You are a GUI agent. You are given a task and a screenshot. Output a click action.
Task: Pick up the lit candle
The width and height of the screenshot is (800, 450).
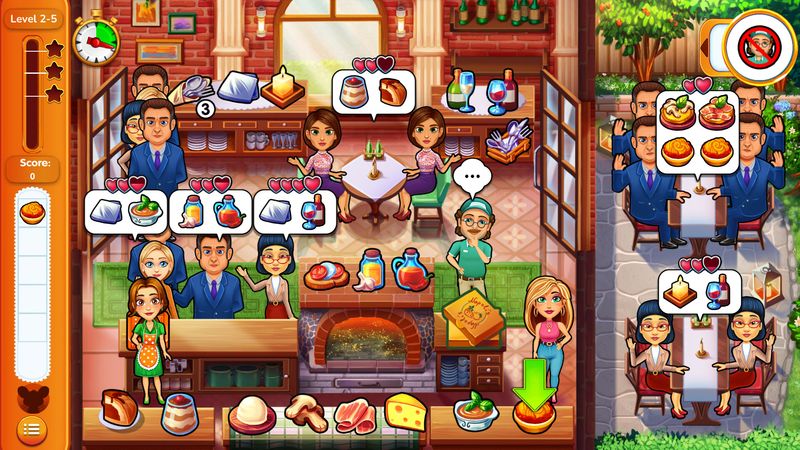284,86
